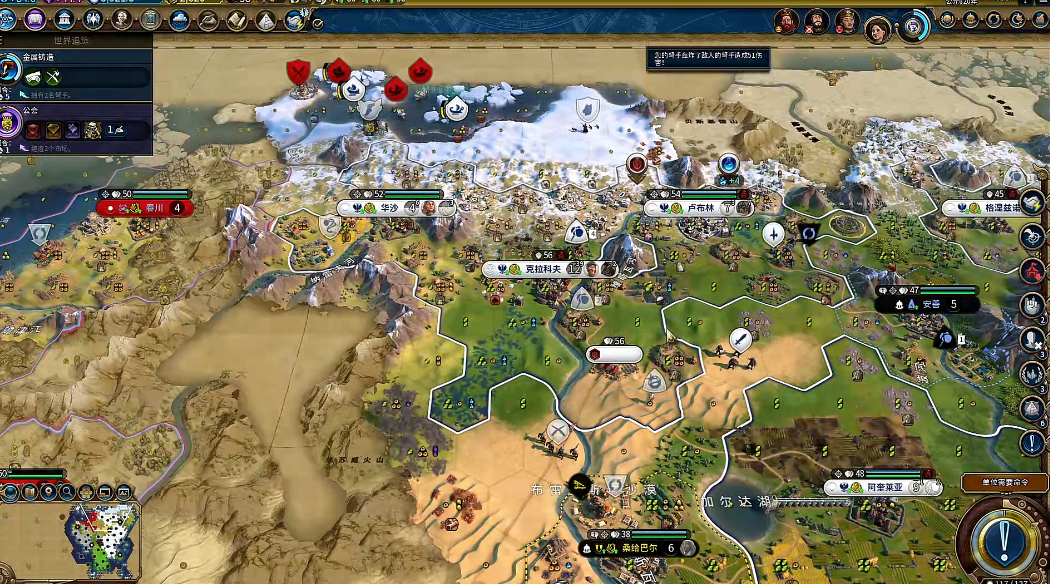Click the red-bearded leader portrait
Image resolution: width=1050 pixels, height=584 pixels.
[x=789, y=20]
